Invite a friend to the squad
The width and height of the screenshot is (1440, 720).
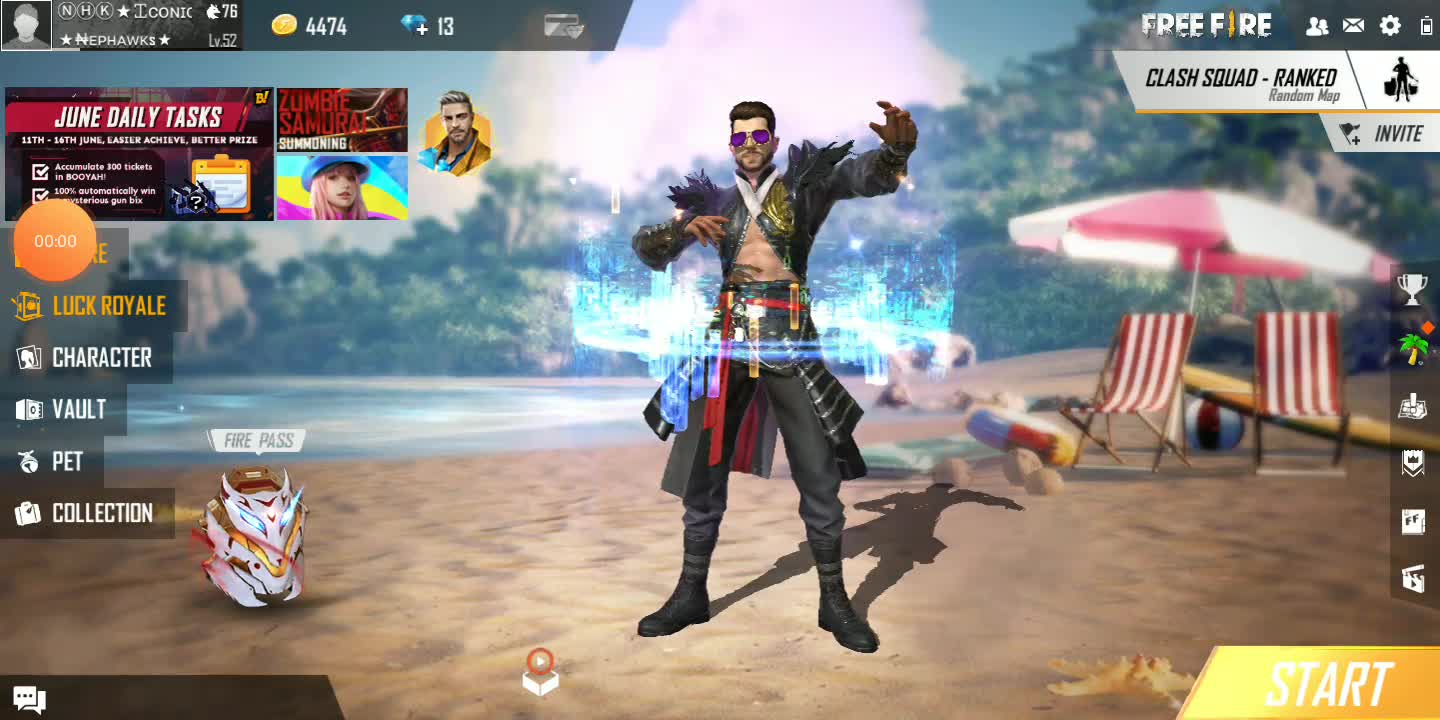pos(1384,134)
